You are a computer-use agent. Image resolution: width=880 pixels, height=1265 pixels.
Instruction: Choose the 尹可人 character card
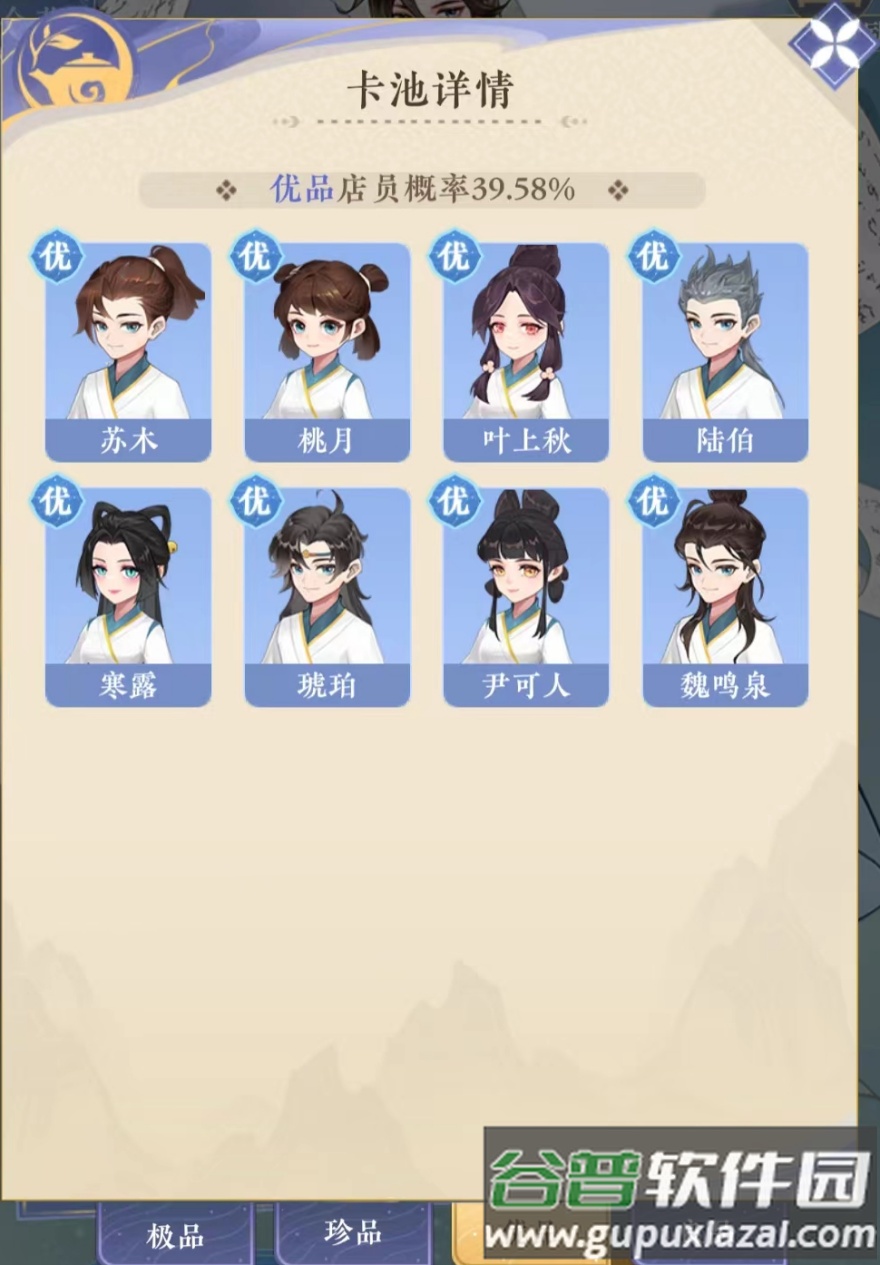(x=526, y=596)
